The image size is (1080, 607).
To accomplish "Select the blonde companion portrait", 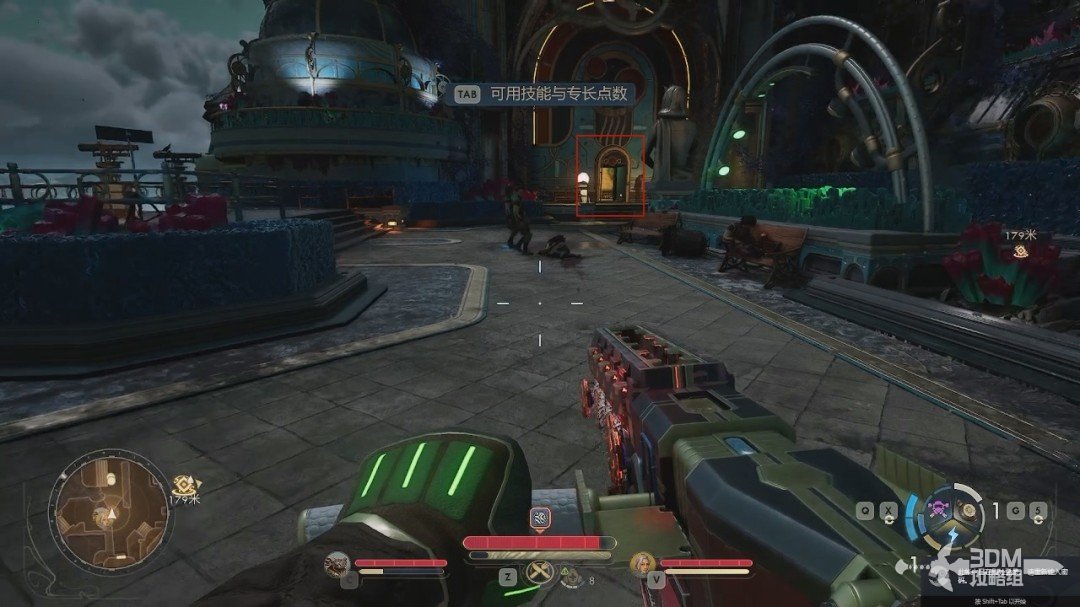I will (x=641, y=564).
